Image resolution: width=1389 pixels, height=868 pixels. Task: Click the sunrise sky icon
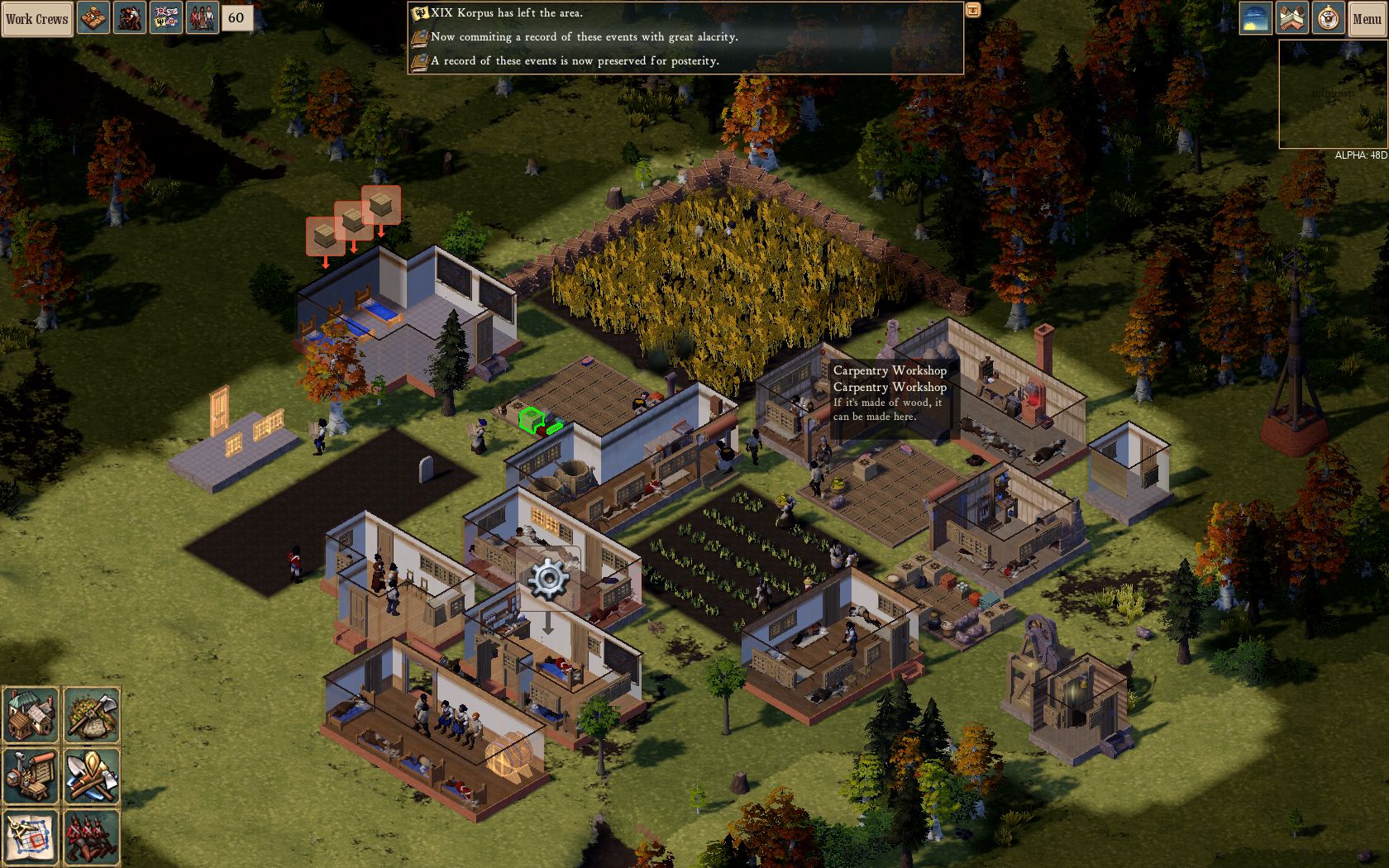point(1255,18)
